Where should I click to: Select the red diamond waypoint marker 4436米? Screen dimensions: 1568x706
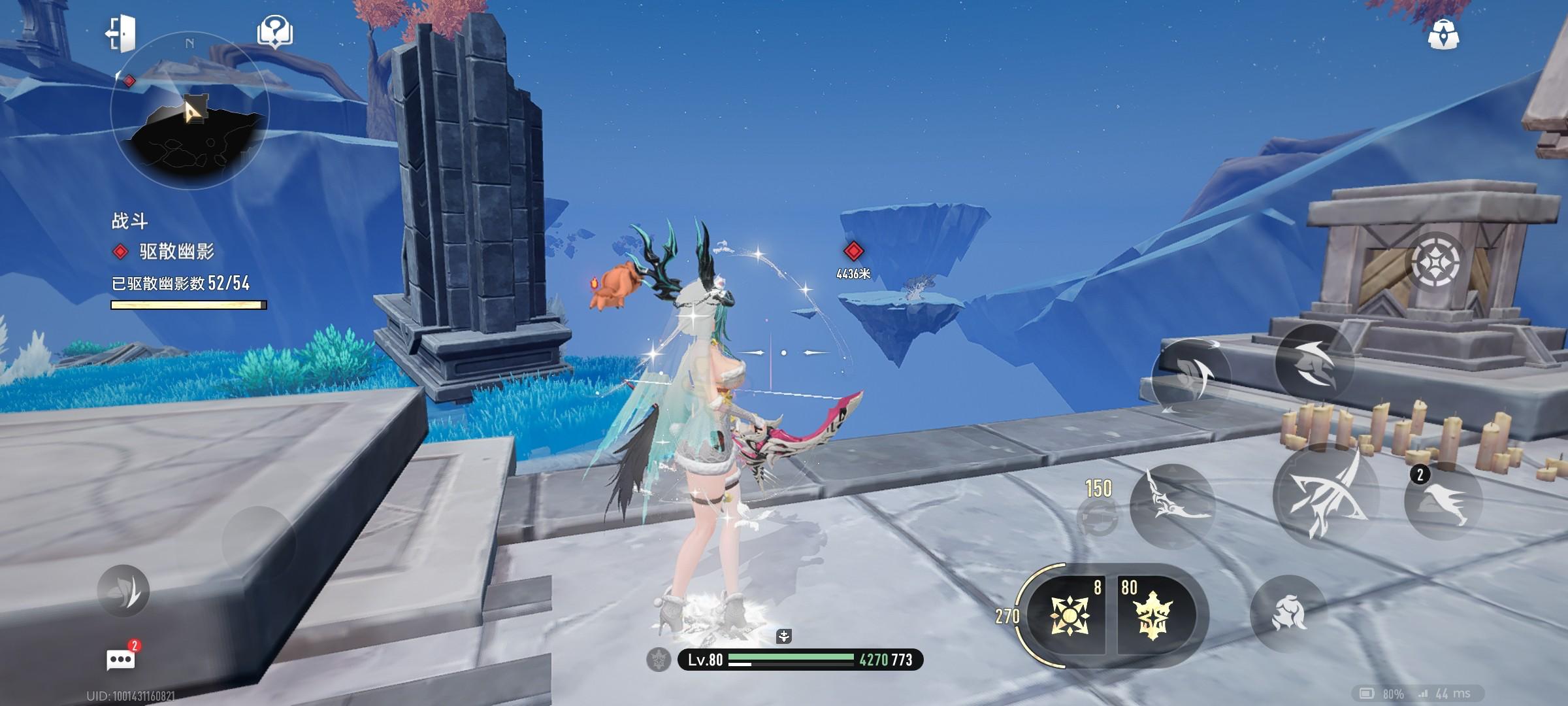point(853,251)
